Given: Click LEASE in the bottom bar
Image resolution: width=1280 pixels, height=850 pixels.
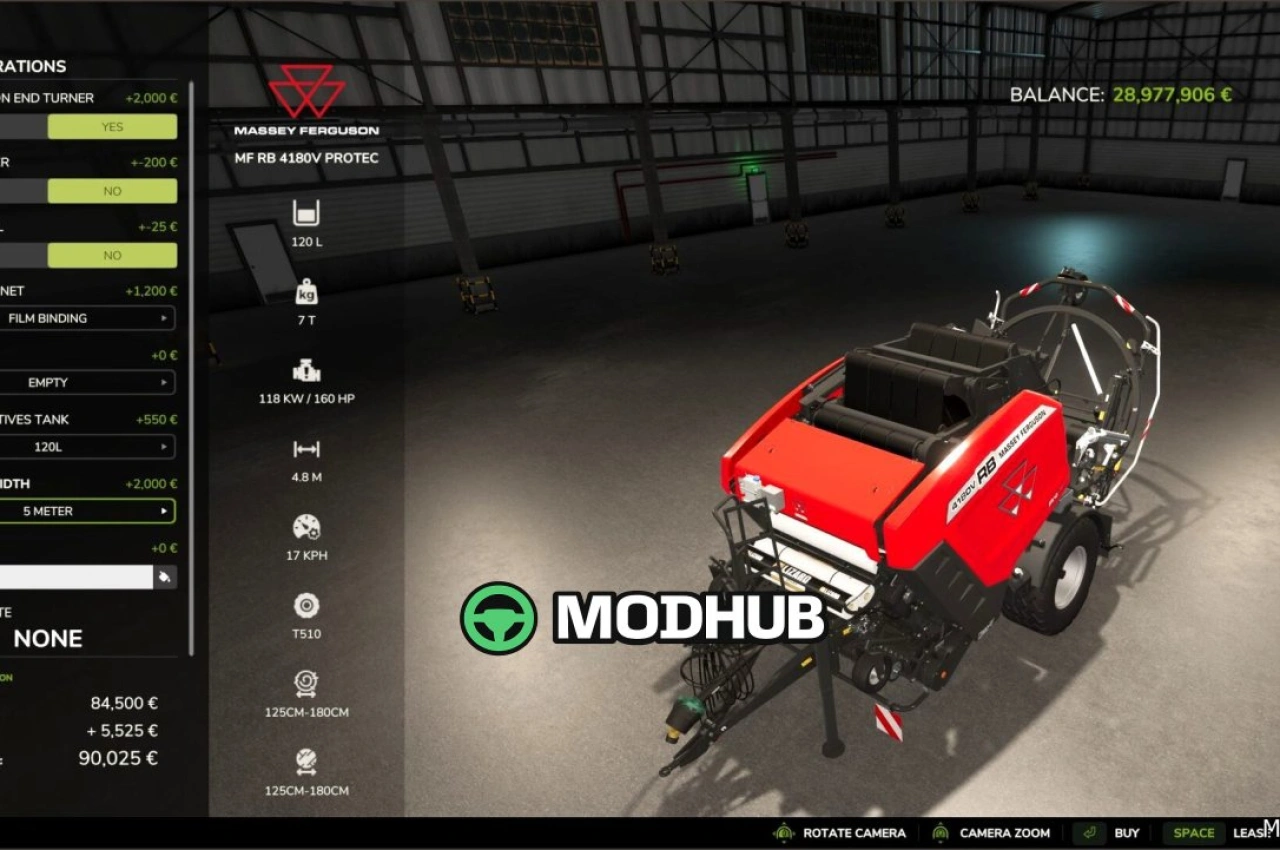Looking at the screenshot, I should point(1252,832).
